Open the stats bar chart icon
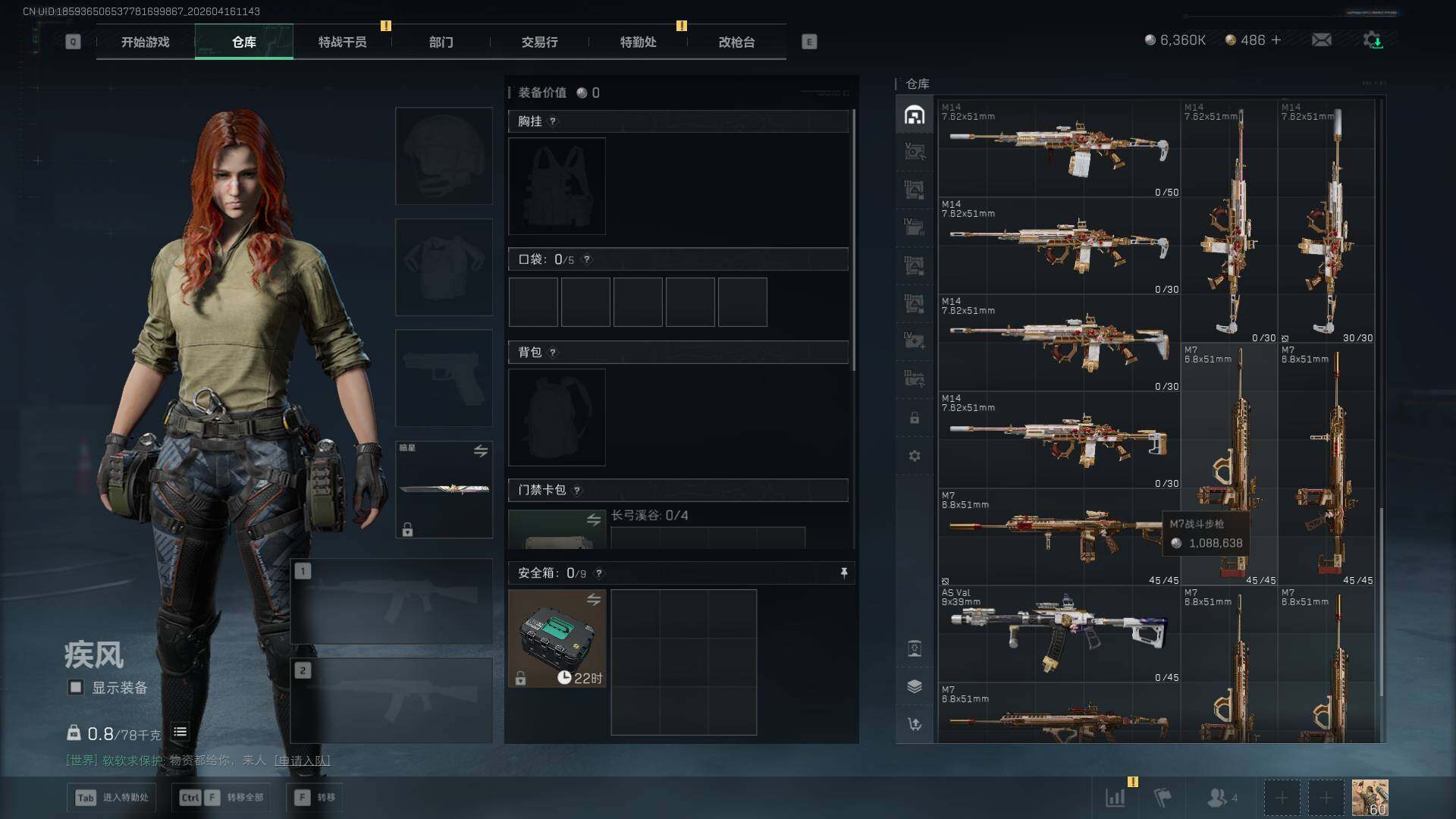This screenshot has width=1456, height=819. (x=1116, y=798)
